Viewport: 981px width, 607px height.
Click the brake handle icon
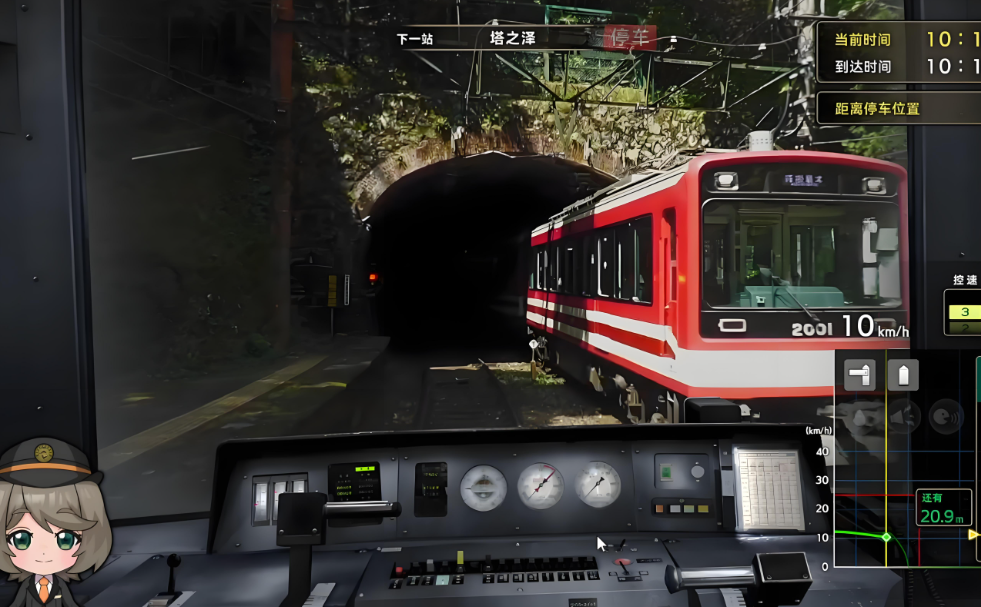859,375
